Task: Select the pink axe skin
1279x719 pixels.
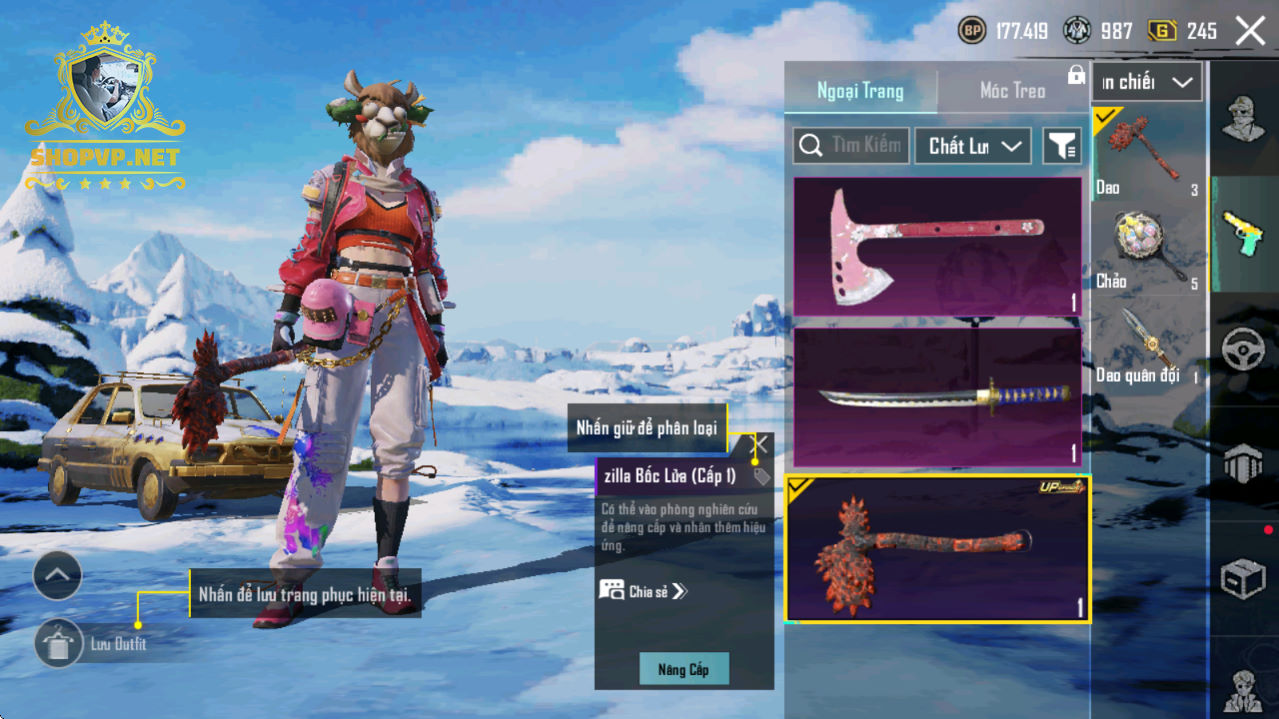Action: tap(937, 247)
